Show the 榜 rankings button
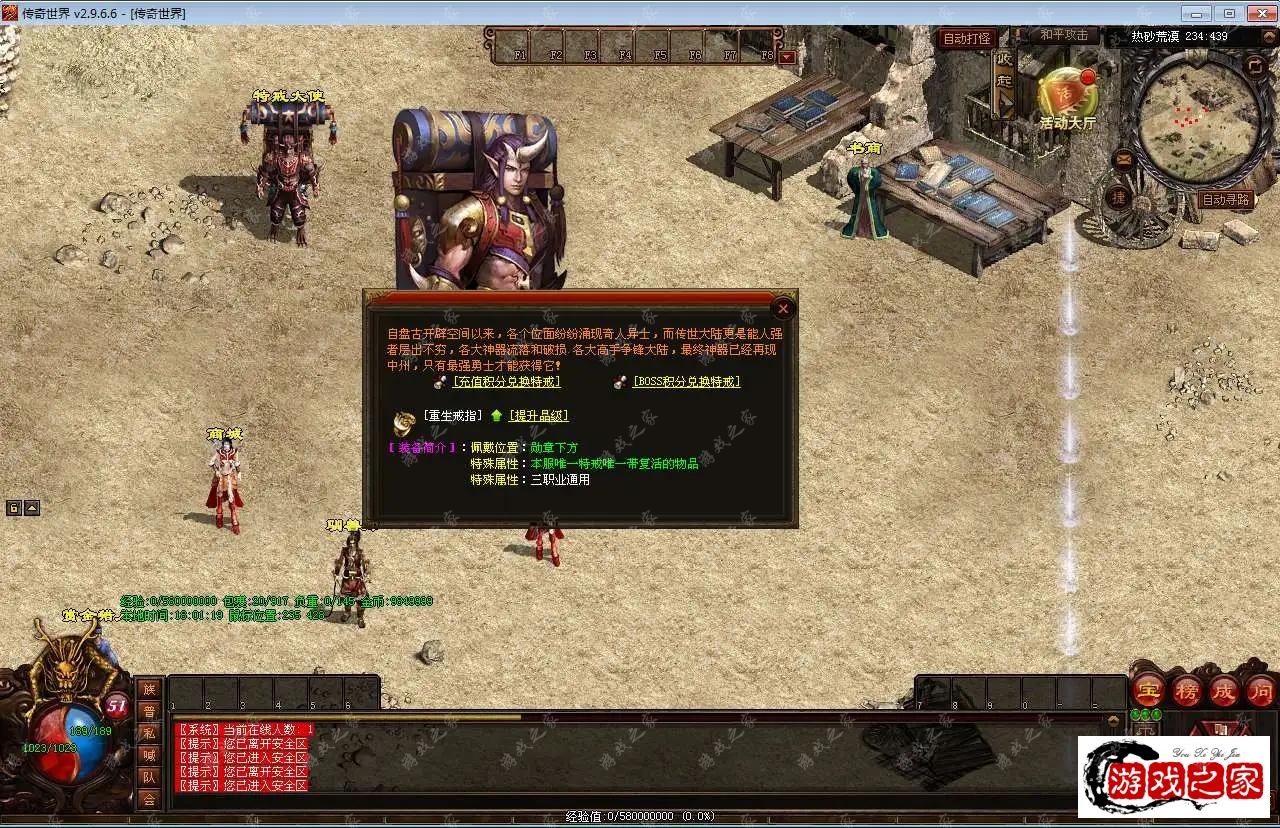This screenshot has height=828, width=1280. pos(1186,690)
